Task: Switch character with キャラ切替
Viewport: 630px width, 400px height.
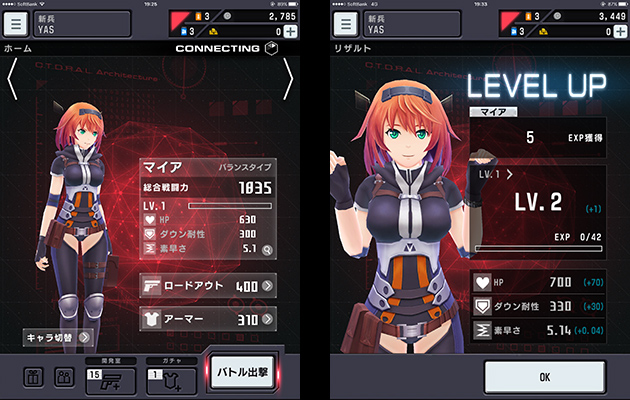Action: click(x=59, y=338)
